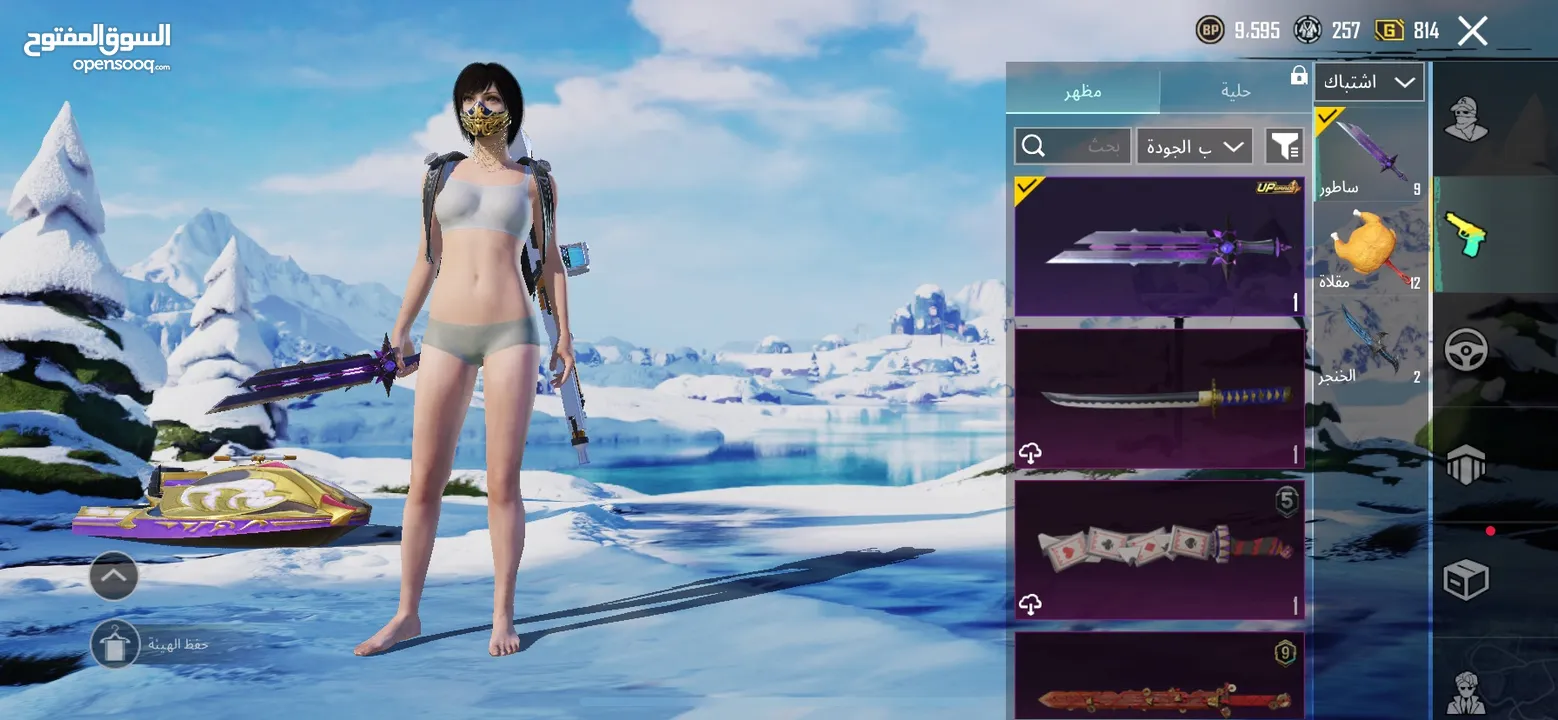
Task: Switch to the حلية tab
Action: [1236, 91]
